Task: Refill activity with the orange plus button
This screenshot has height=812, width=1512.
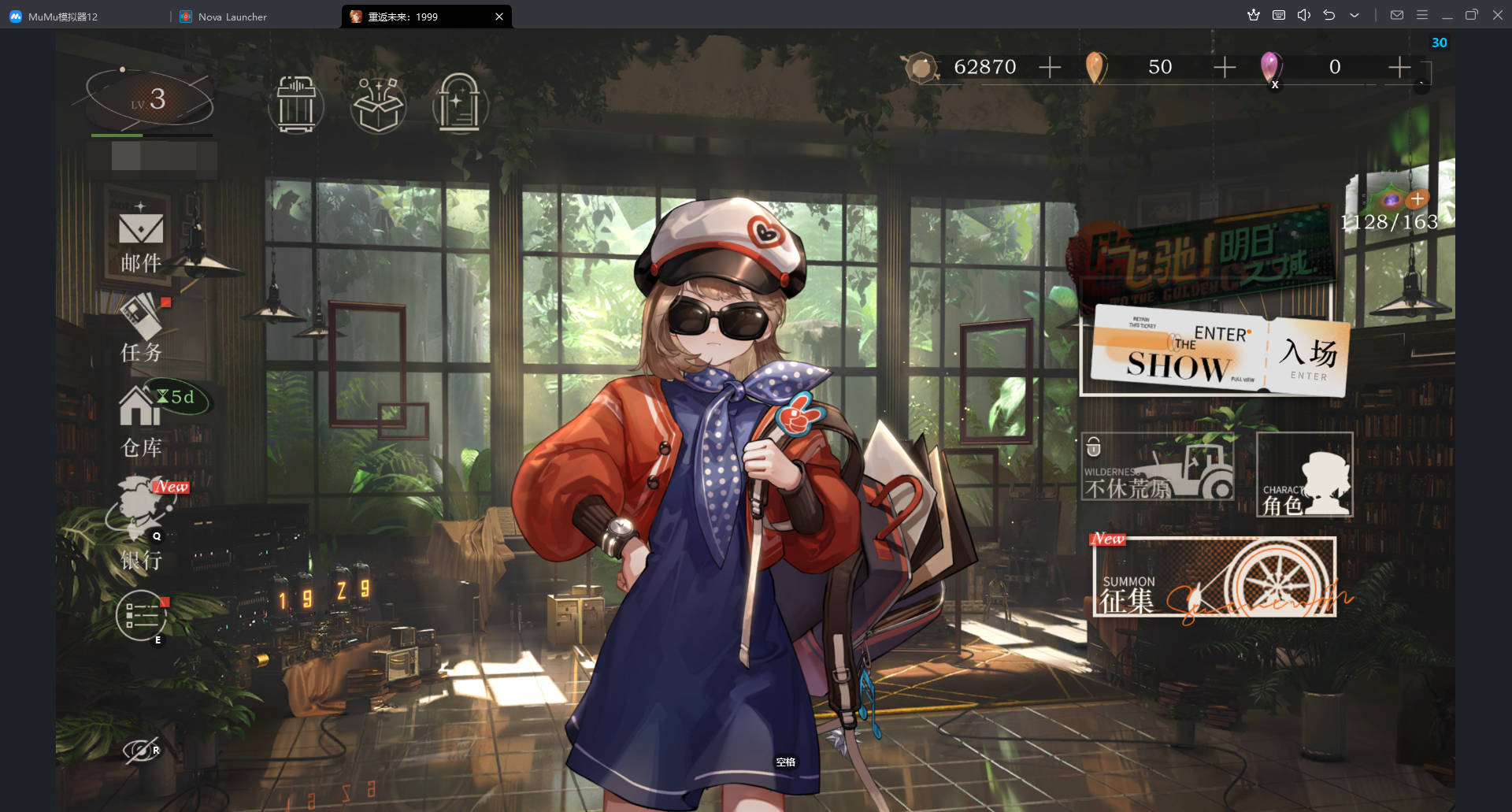Action: point(1417,199)
